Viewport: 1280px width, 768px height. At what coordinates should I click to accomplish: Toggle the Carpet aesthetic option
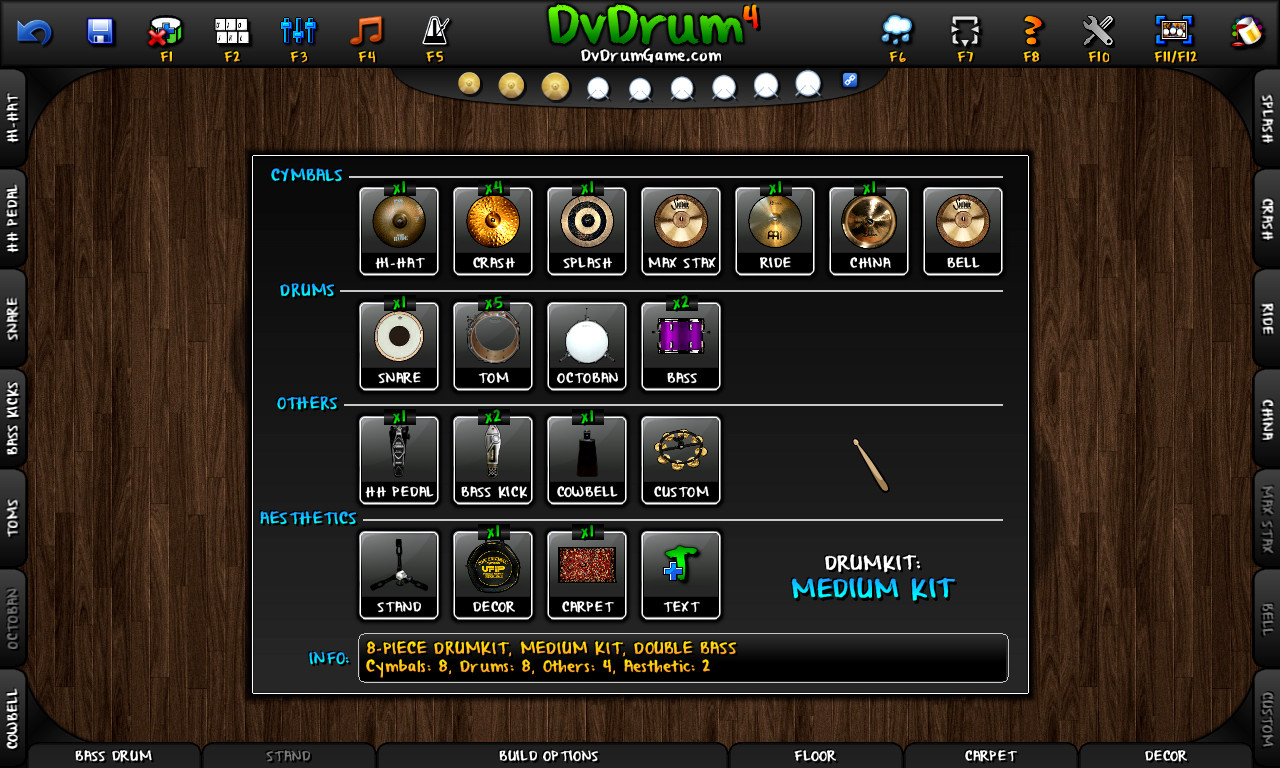coord(587,573)
